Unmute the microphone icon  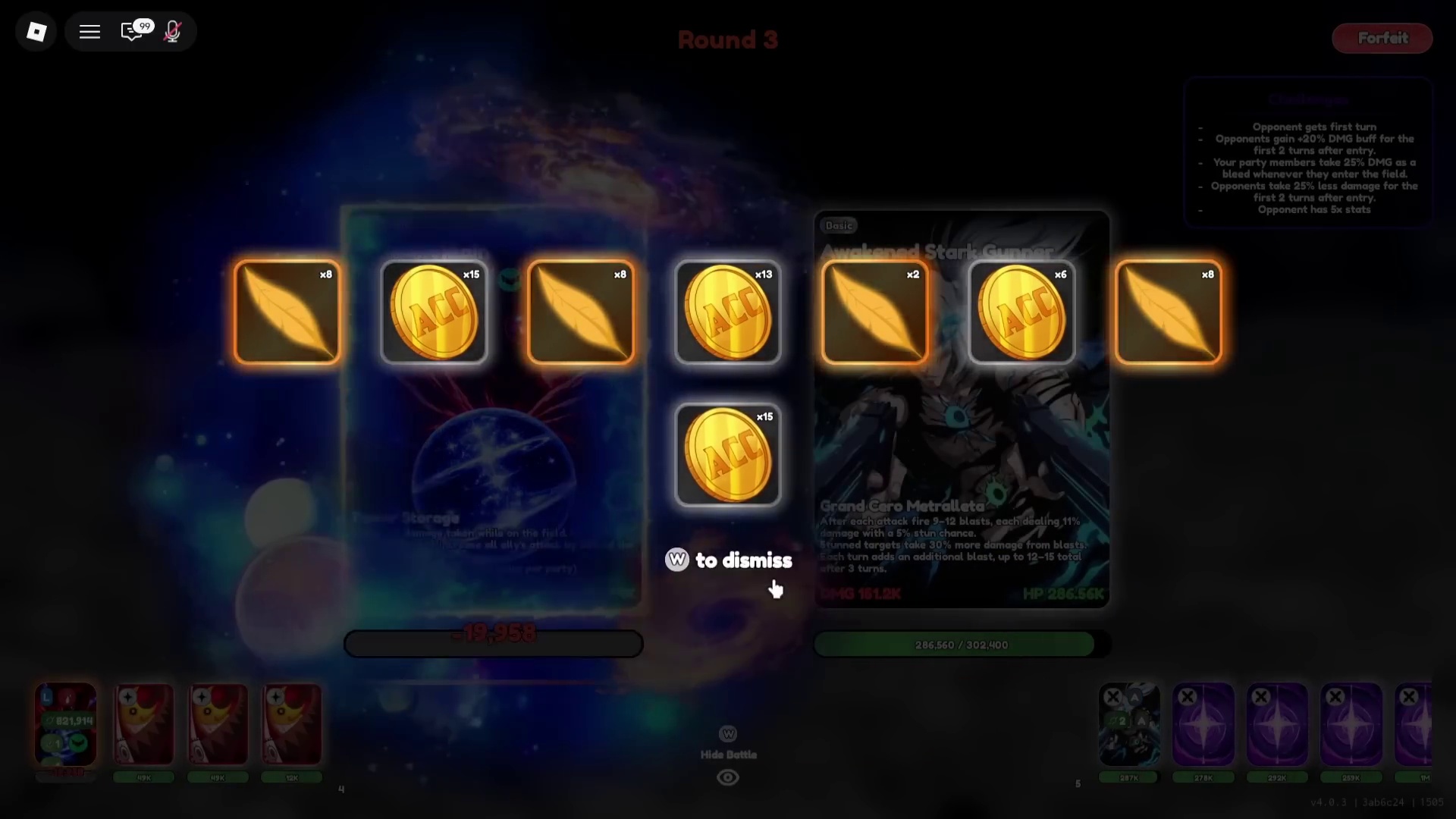tap(172, 31)
